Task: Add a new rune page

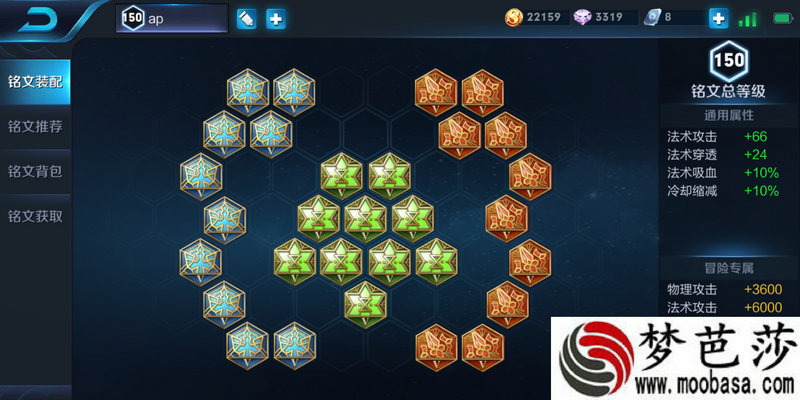Action: 276,19
